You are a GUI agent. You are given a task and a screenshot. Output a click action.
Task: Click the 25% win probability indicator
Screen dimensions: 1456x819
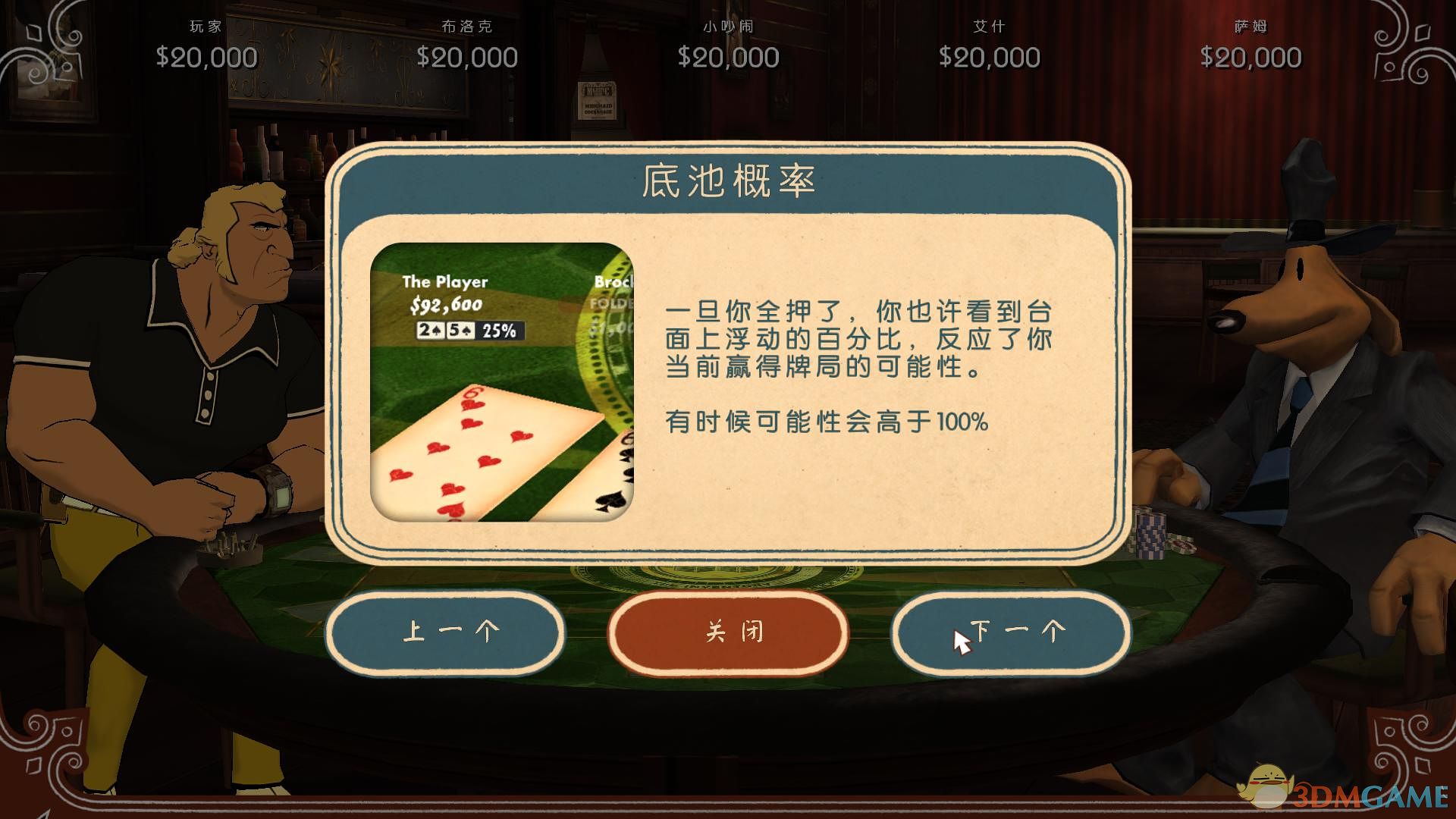[x=501, y=331]
